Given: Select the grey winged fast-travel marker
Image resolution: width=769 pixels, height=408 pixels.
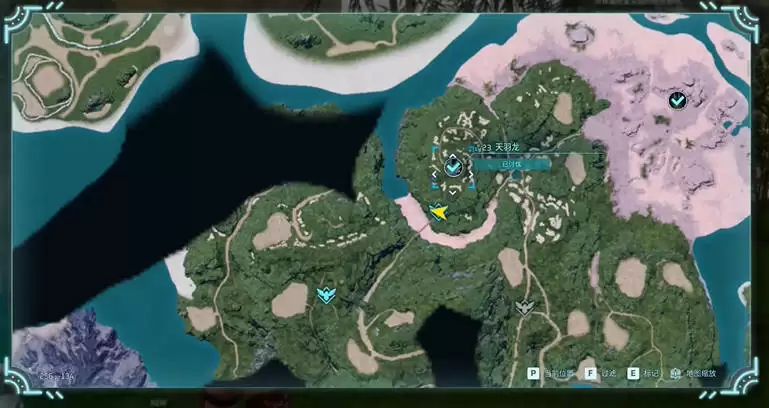Looking at the screenshot, I should (524, 307).
